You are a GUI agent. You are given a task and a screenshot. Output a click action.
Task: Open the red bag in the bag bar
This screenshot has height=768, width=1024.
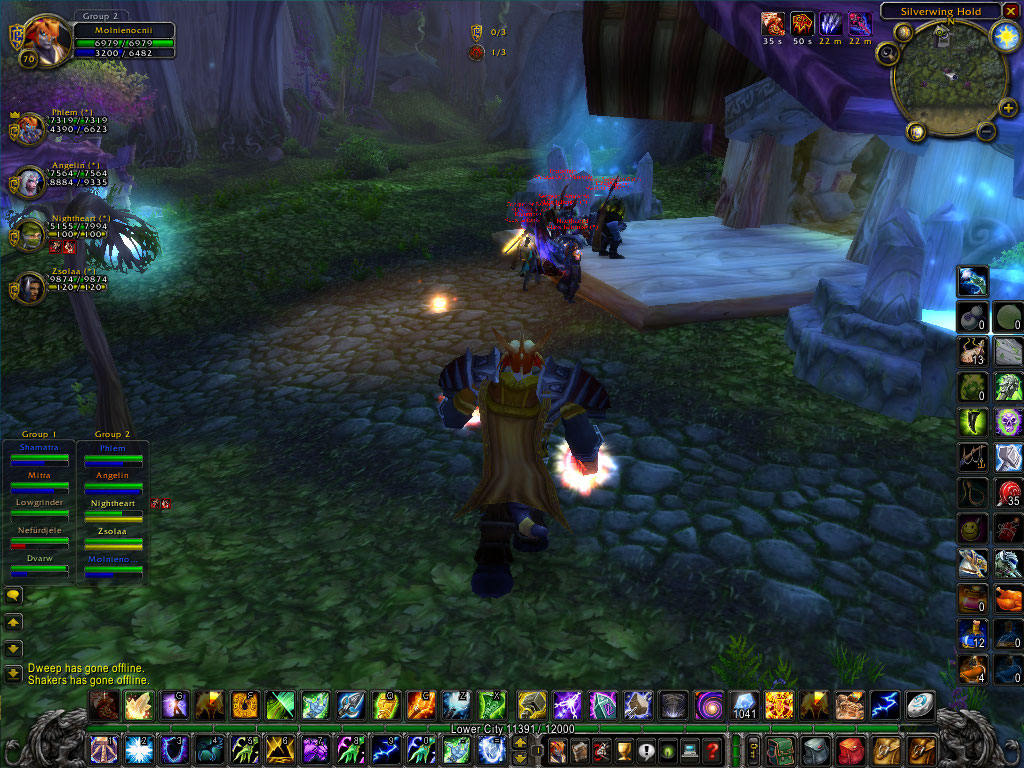pos(852,750)
